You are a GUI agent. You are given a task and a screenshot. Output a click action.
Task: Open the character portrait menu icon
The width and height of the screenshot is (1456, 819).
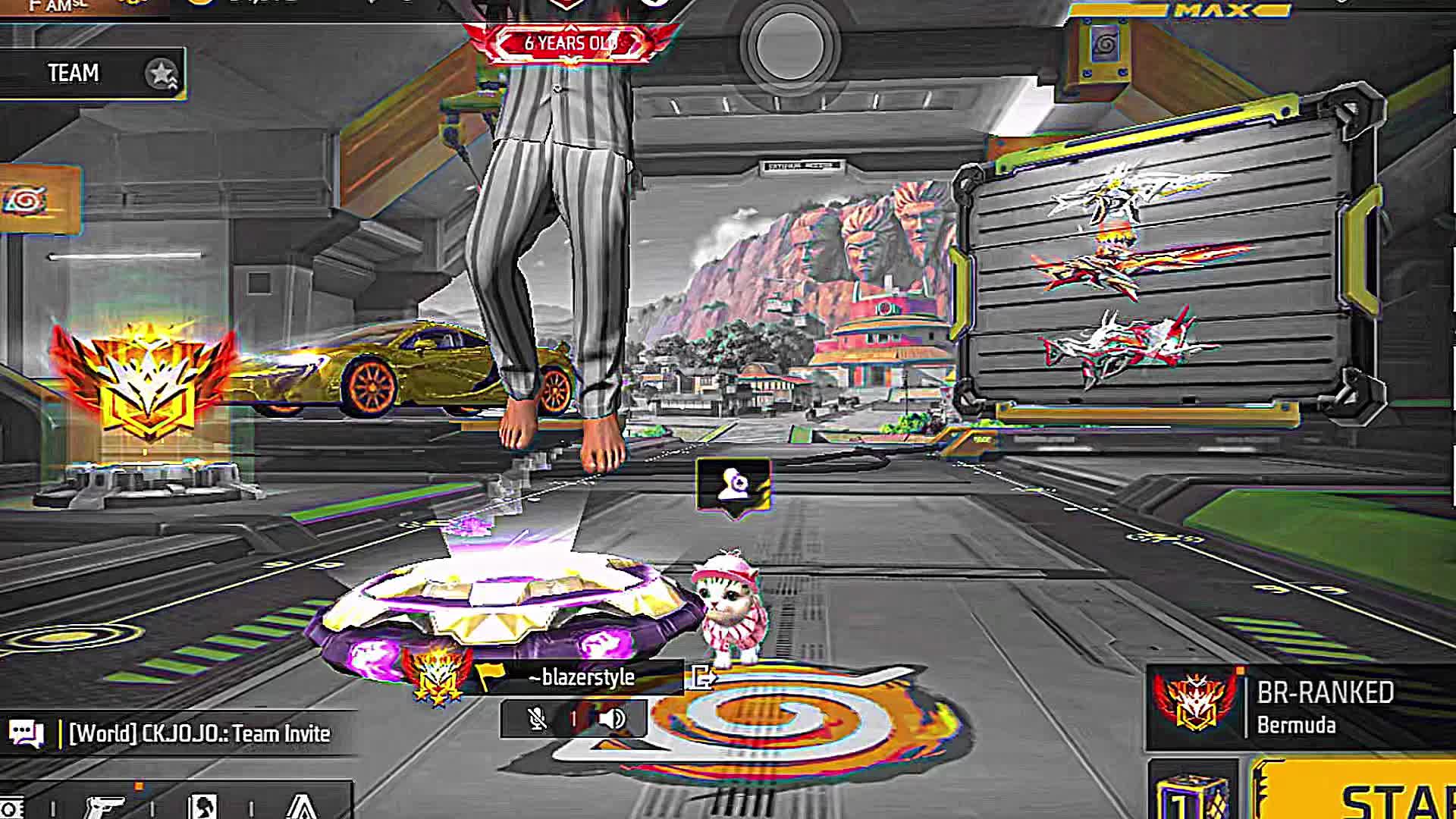point(202,807)
